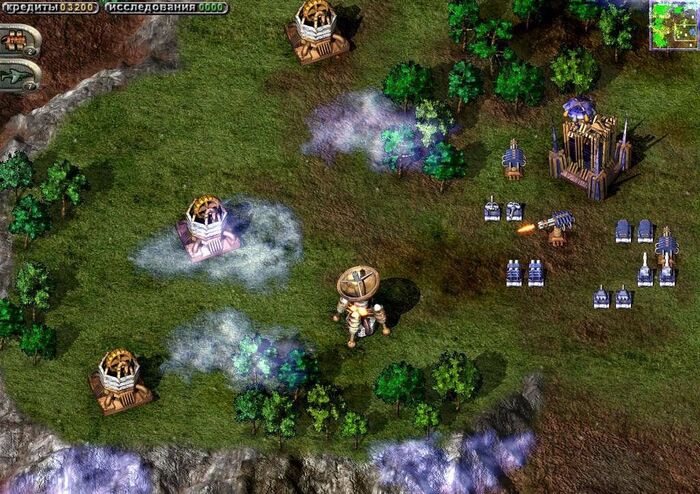Click the minimap in the corner

[672, 24]
